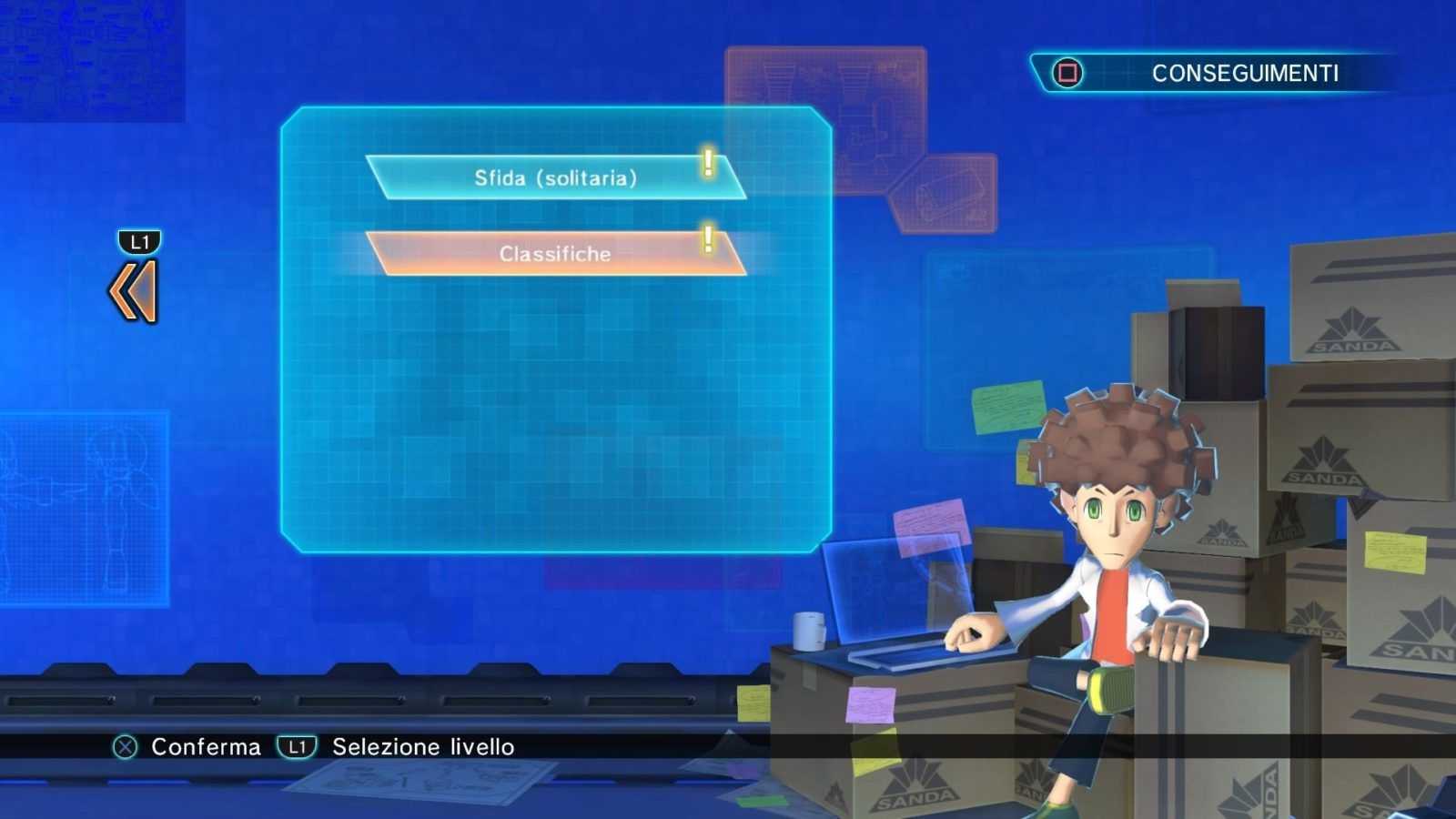This screenshot has width=1456, height=819.
Task: Select the Sfida (solitaria) menu entry
Action: point(555,177)
